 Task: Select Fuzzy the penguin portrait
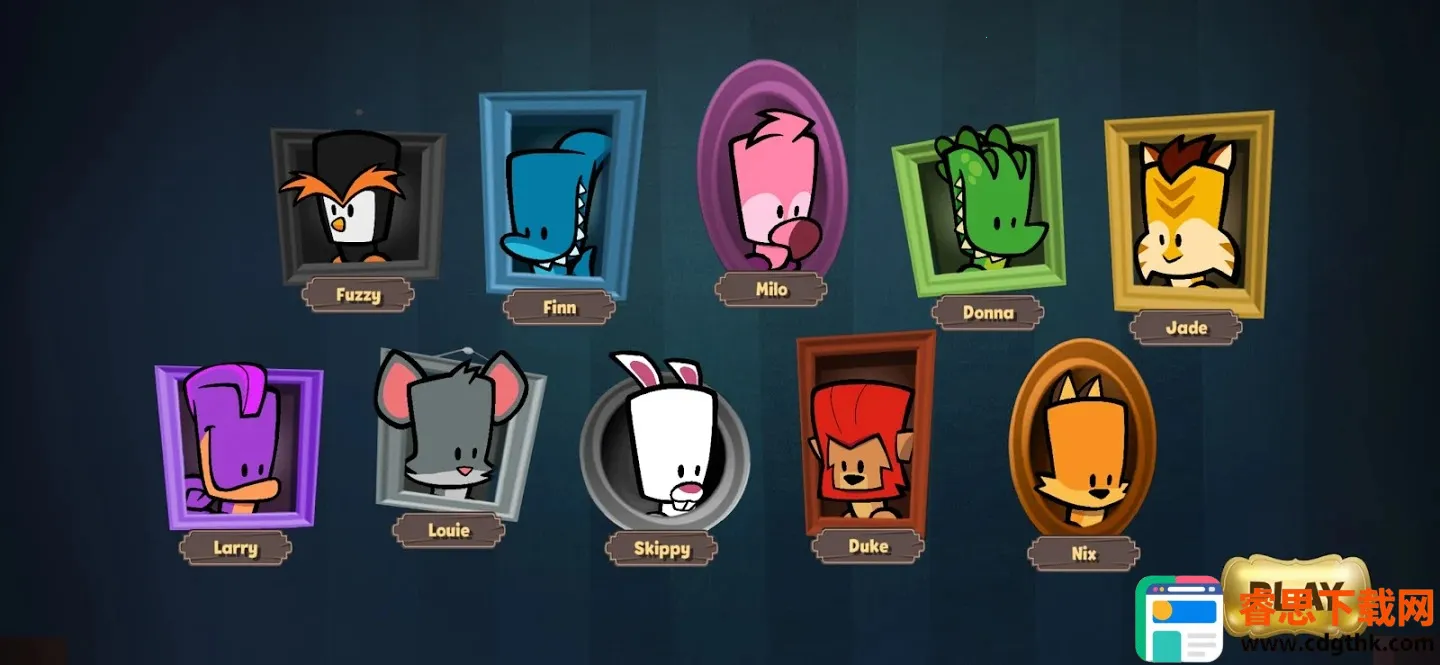(356, 208)
